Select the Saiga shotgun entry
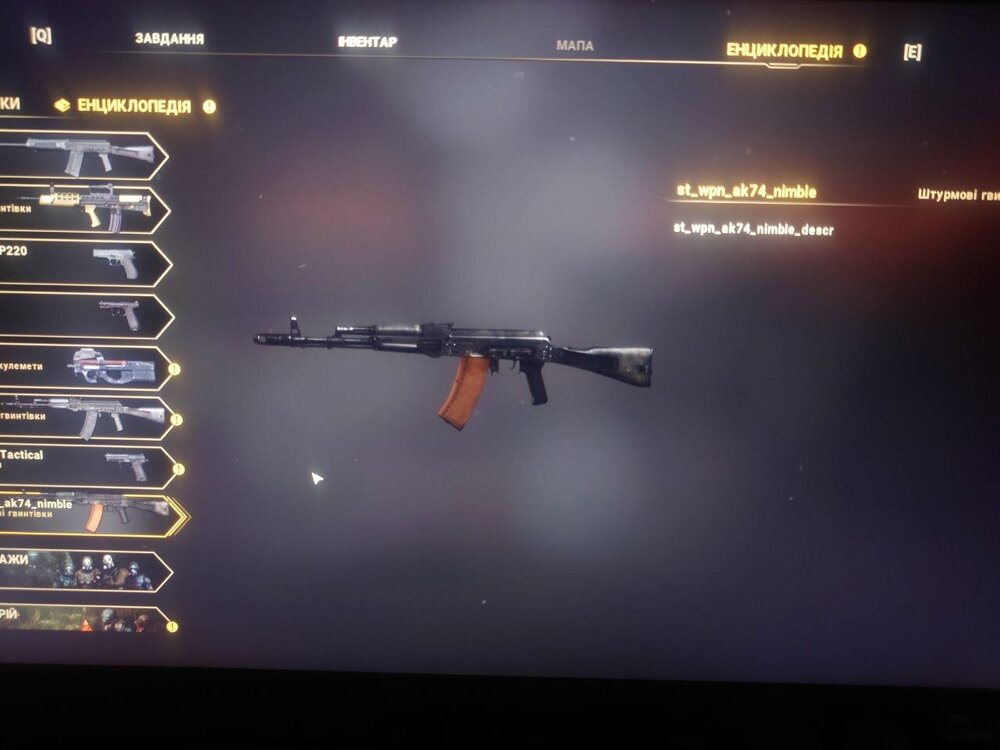Viewport: 1000px width, 750px height. tap(80, 155)
